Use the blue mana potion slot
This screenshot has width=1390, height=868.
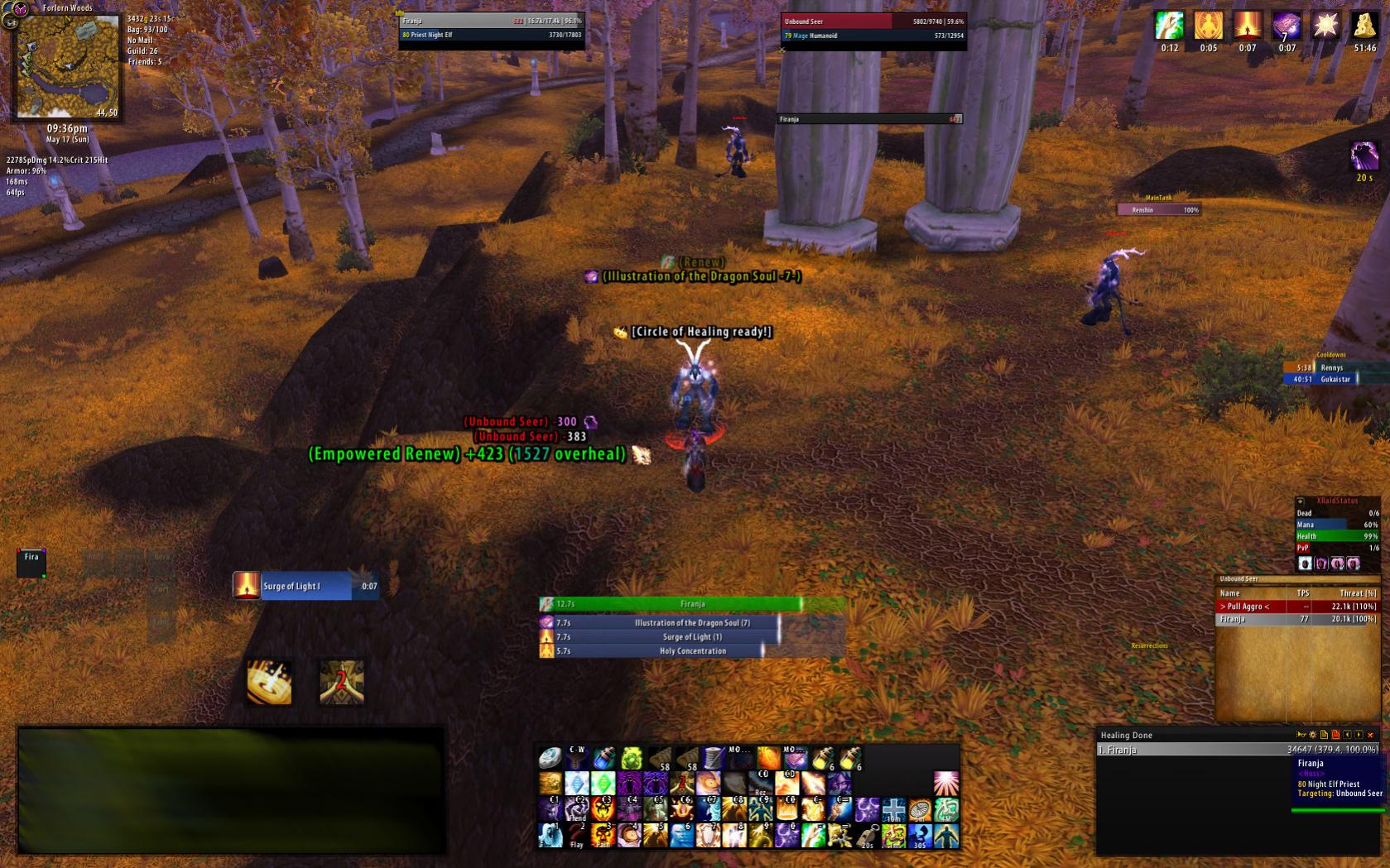pyautogui.click(x=604, y=757)
